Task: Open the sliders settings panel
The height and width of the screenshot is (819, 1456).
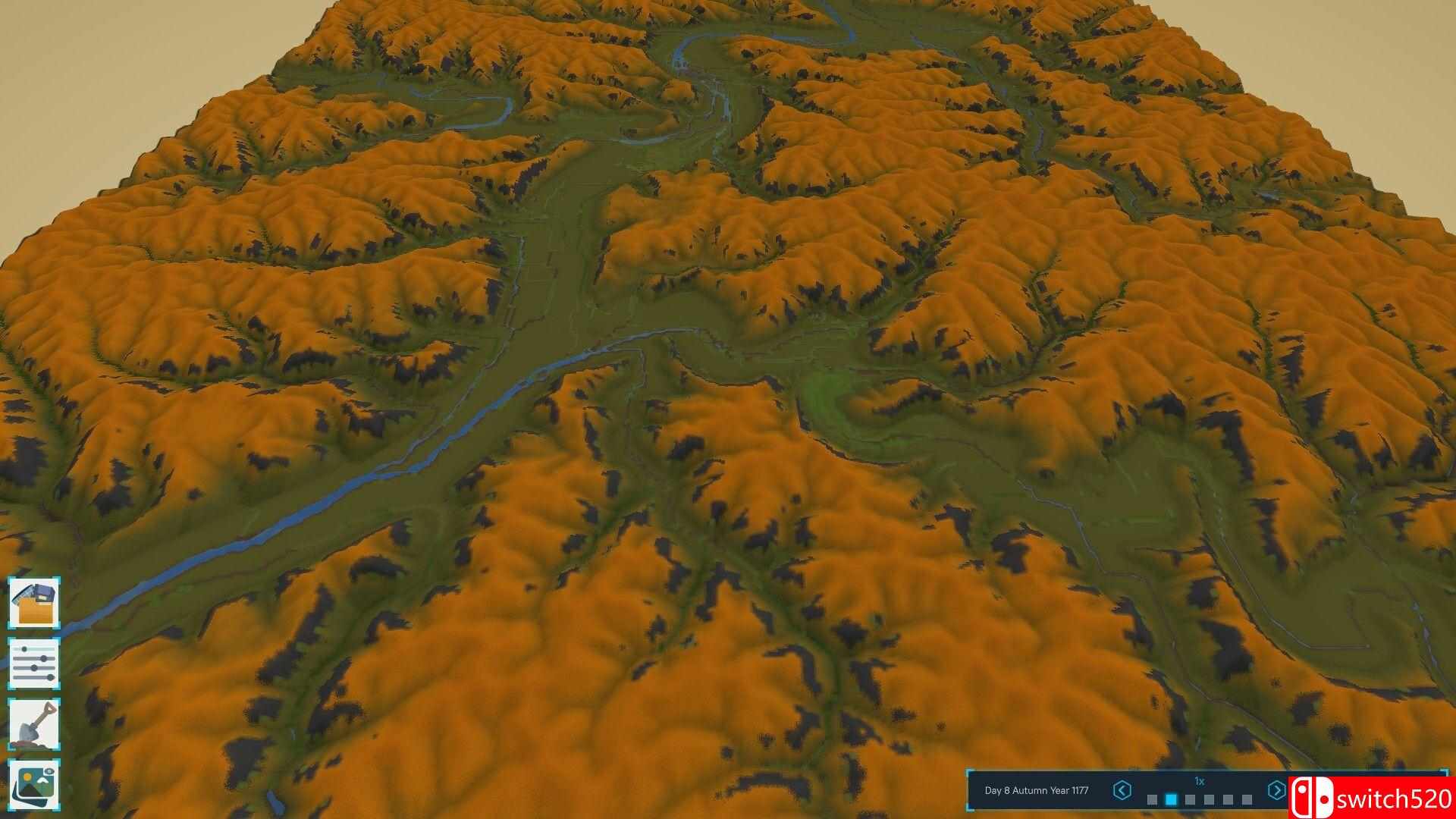Action: (x=34, y=663)
